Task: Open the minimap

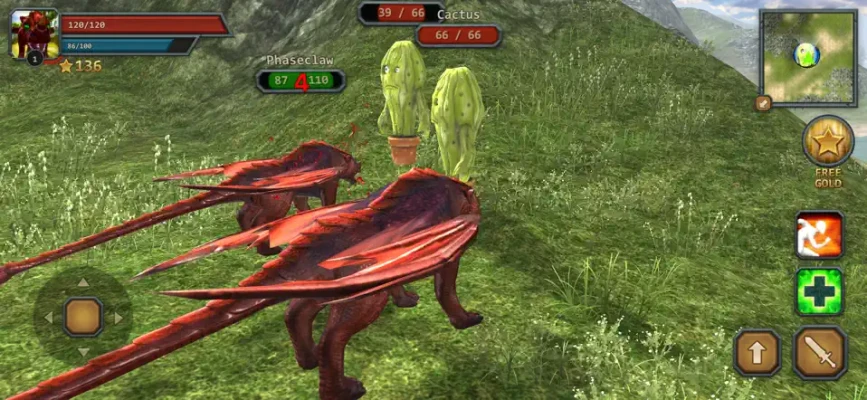Action: click(x=807, y=57)
